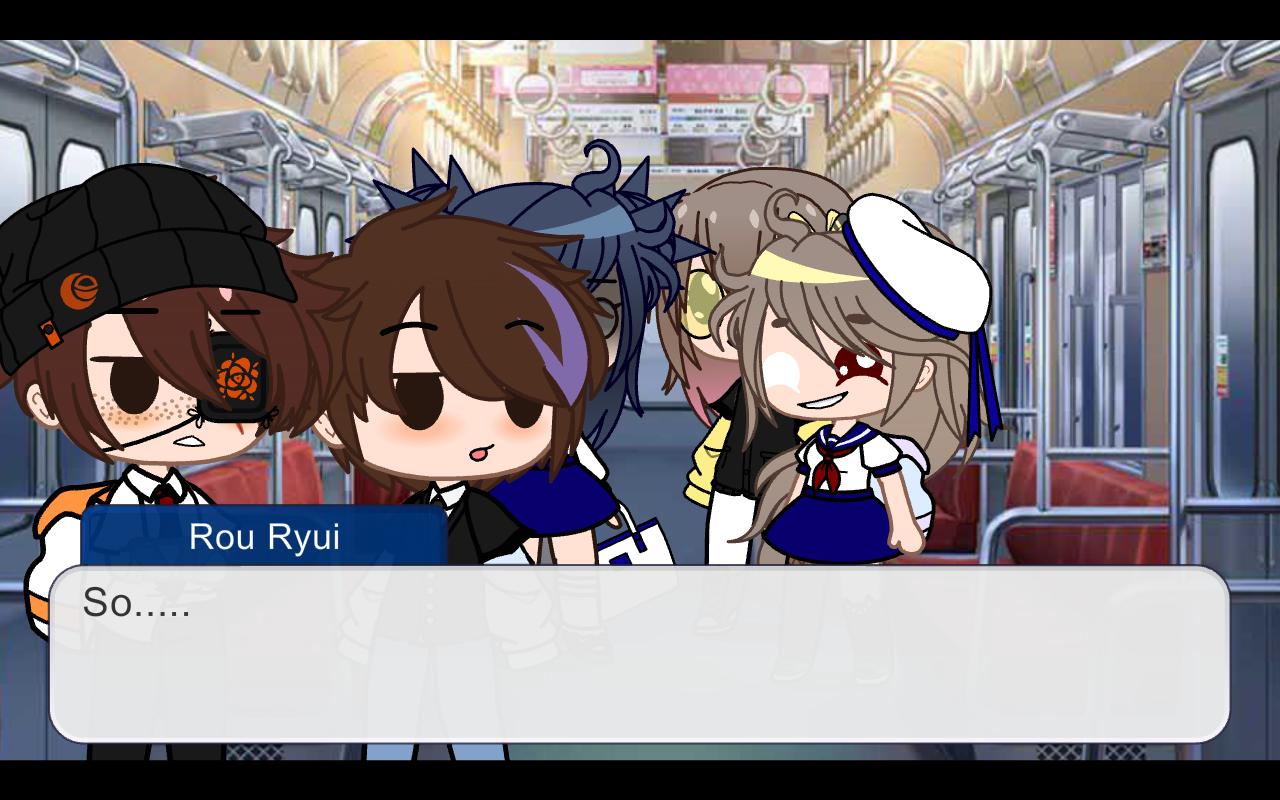Click the Rou Ryui name plate
Screen dimensions: 1280x800
pos(265,537)
